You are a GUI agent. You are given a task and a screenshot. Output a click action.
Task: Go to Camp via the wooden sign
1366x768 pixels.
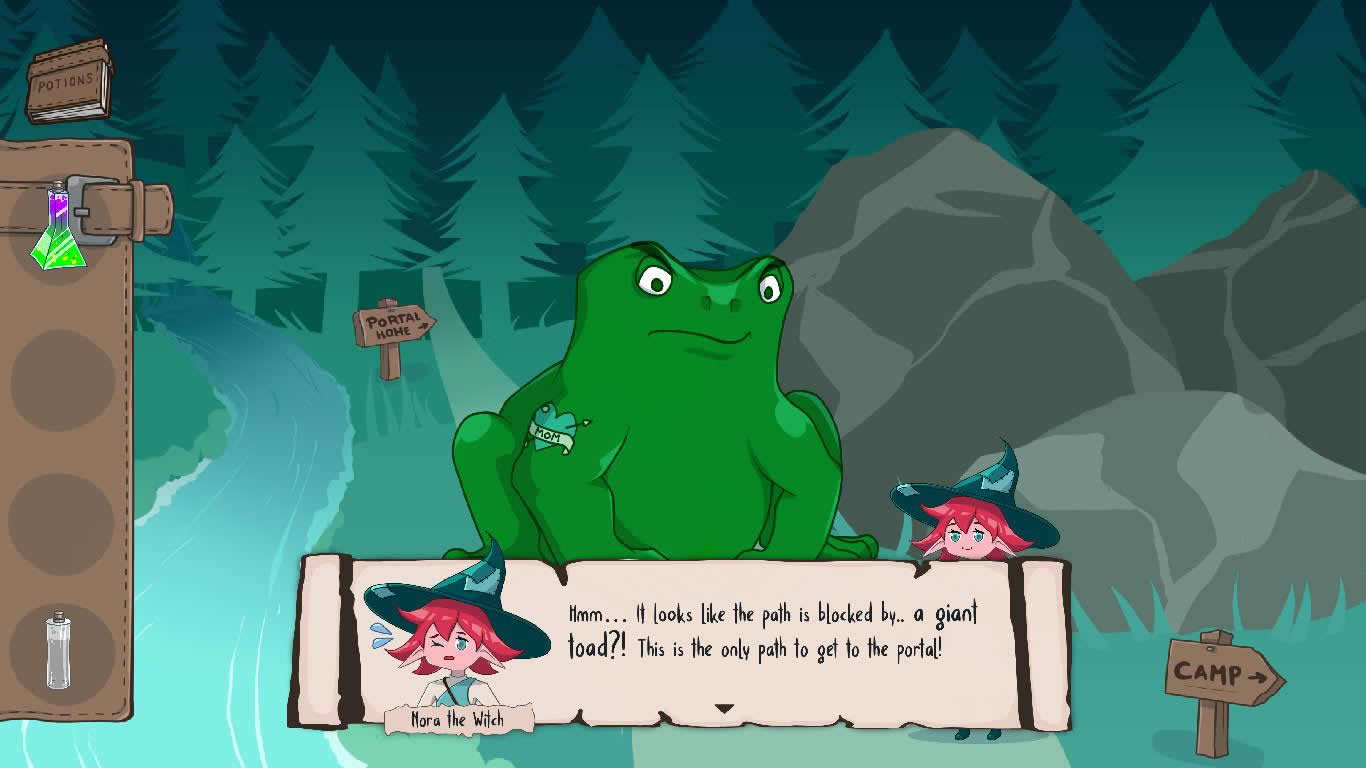pyautogui.click(x=1222, y=675)
